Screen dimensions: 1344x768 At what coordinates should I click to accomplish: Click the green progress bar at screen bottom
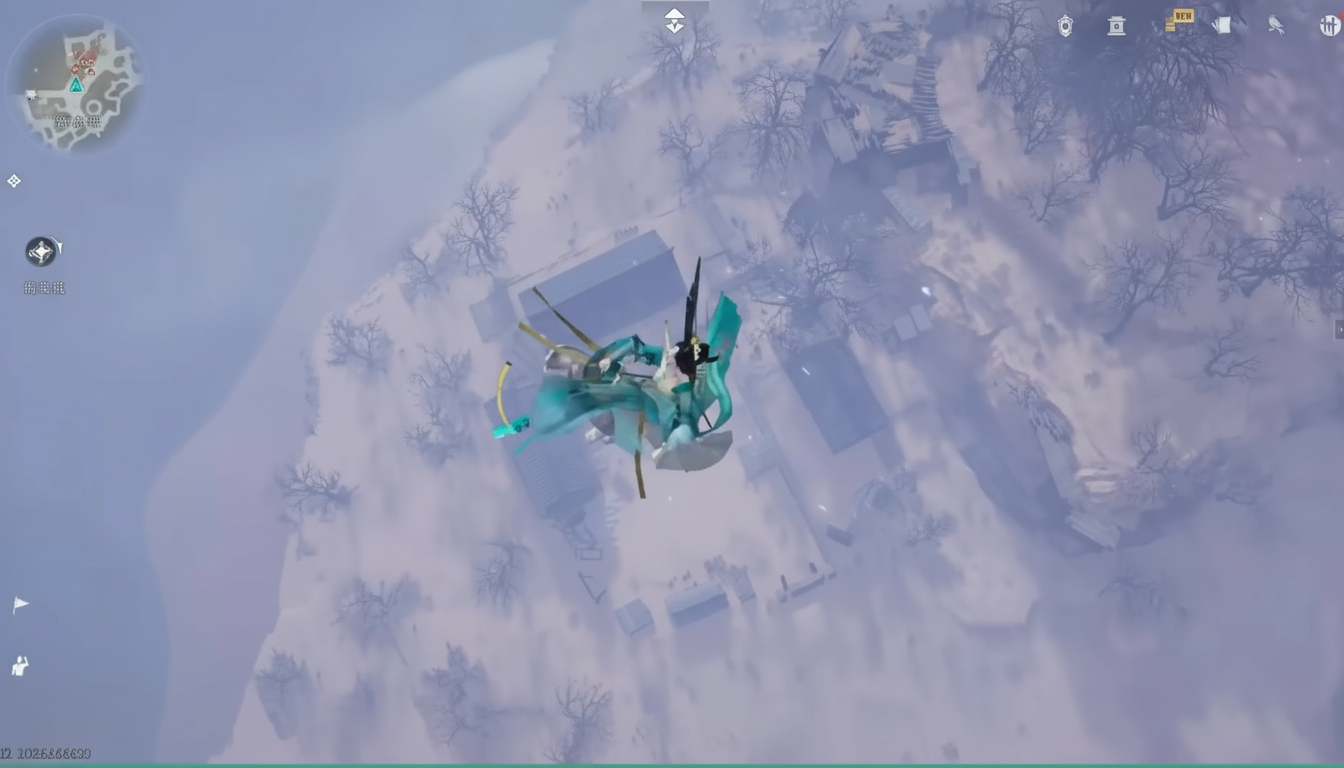click(x=672, y=763)
